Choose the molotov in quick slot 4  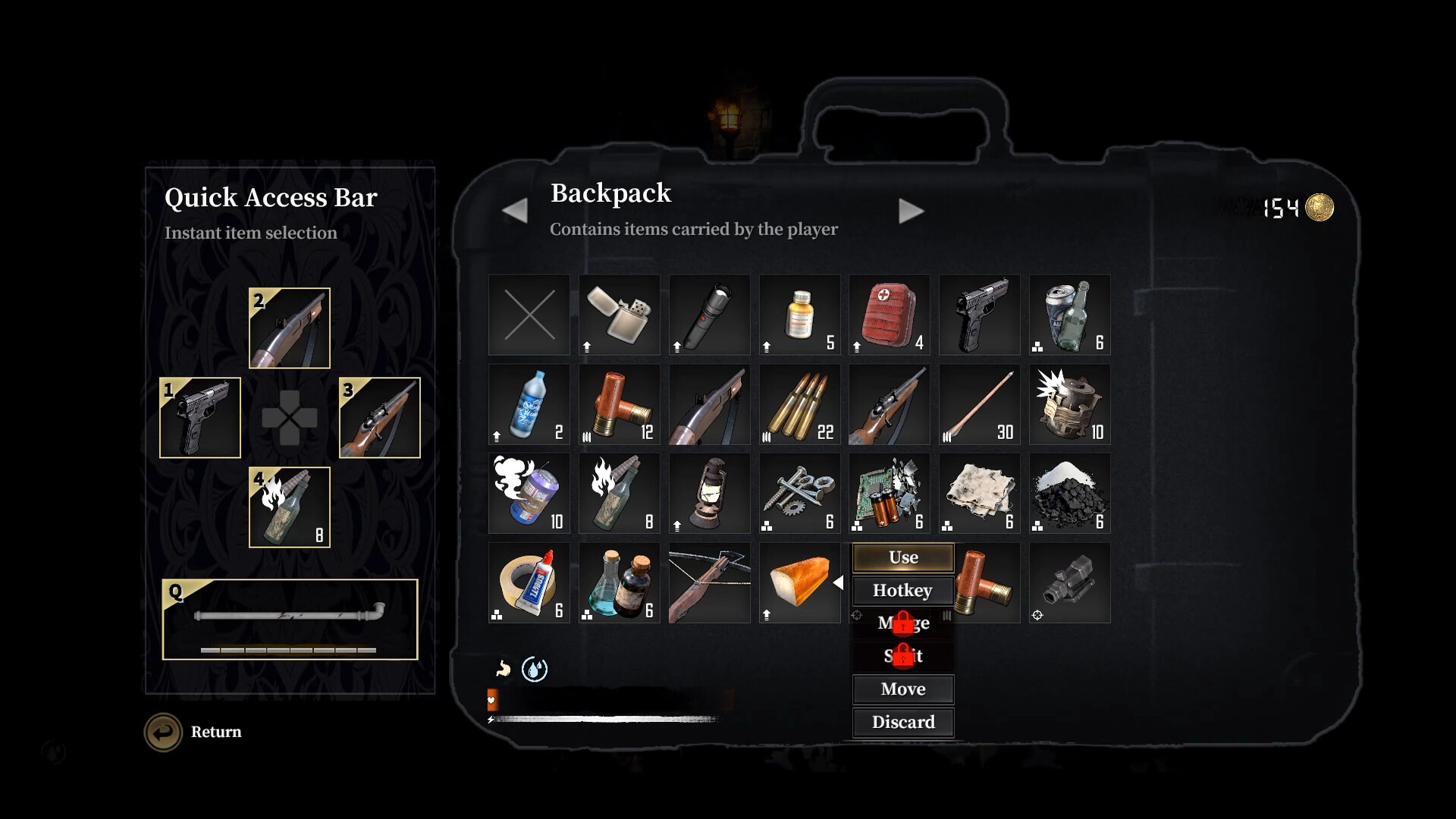[290, 507]
